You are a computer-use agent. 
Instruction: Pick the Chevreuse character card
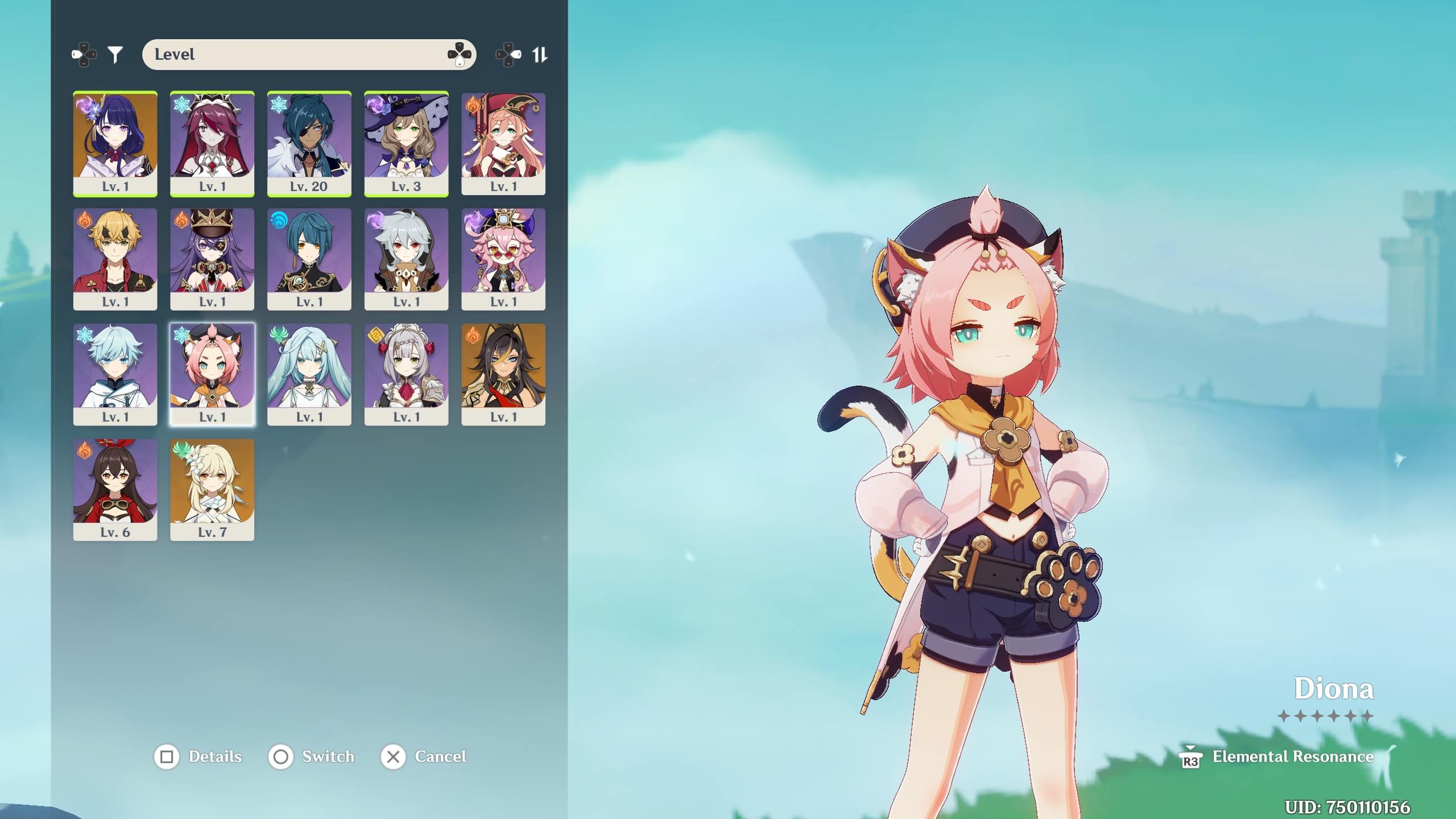pyautogui.click(x=212, y=259)
